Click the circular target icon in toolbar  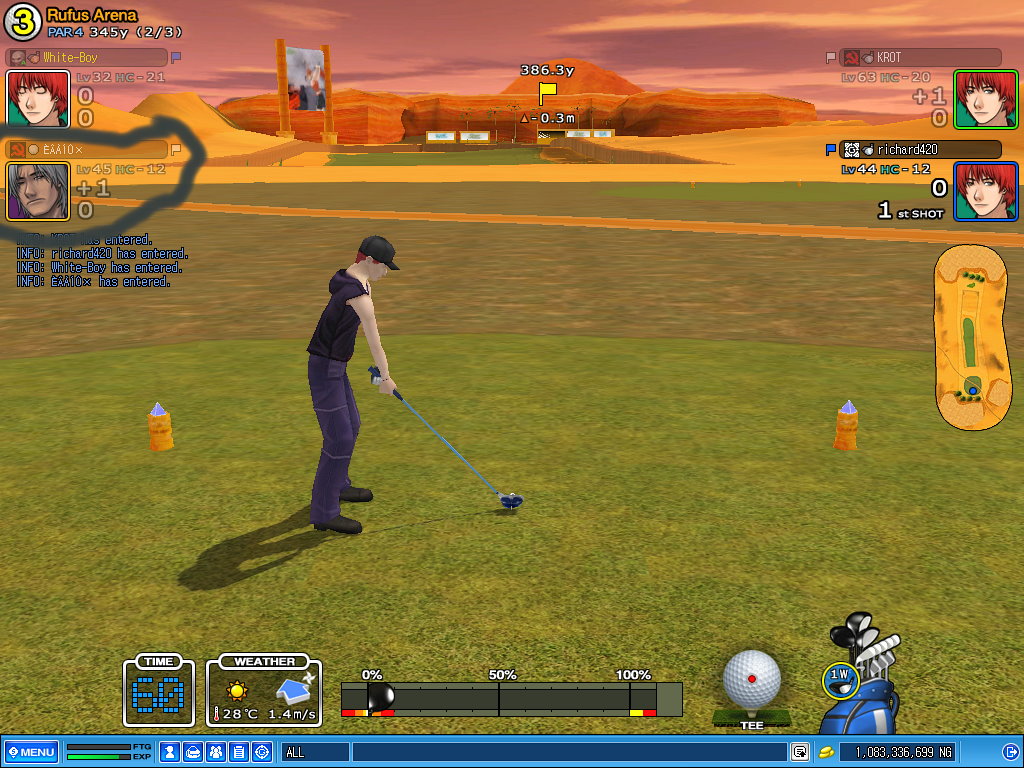click(262, 751)
